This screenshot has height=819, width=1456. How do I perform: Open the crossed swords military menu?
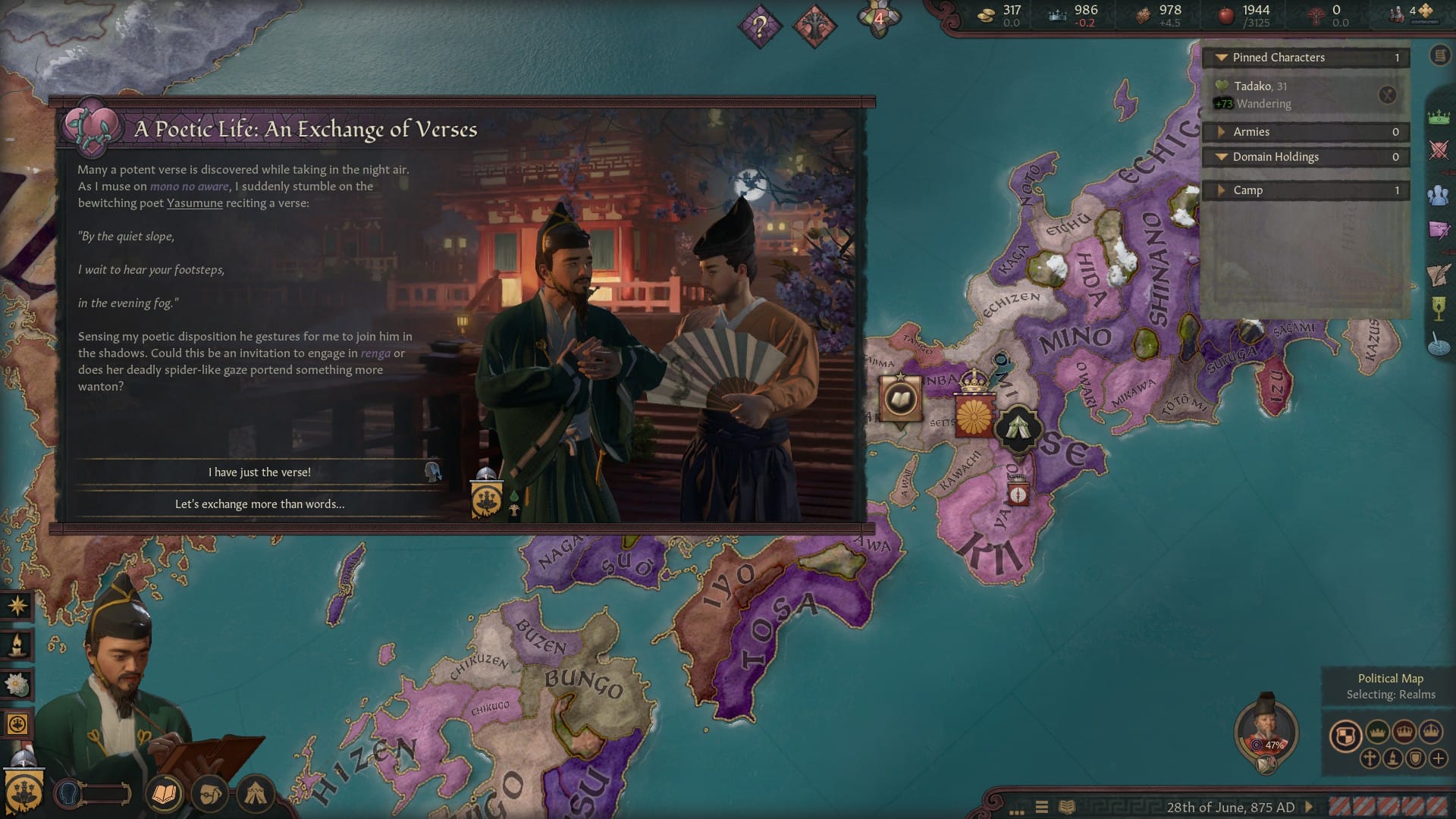click(x=1439, y=150)
